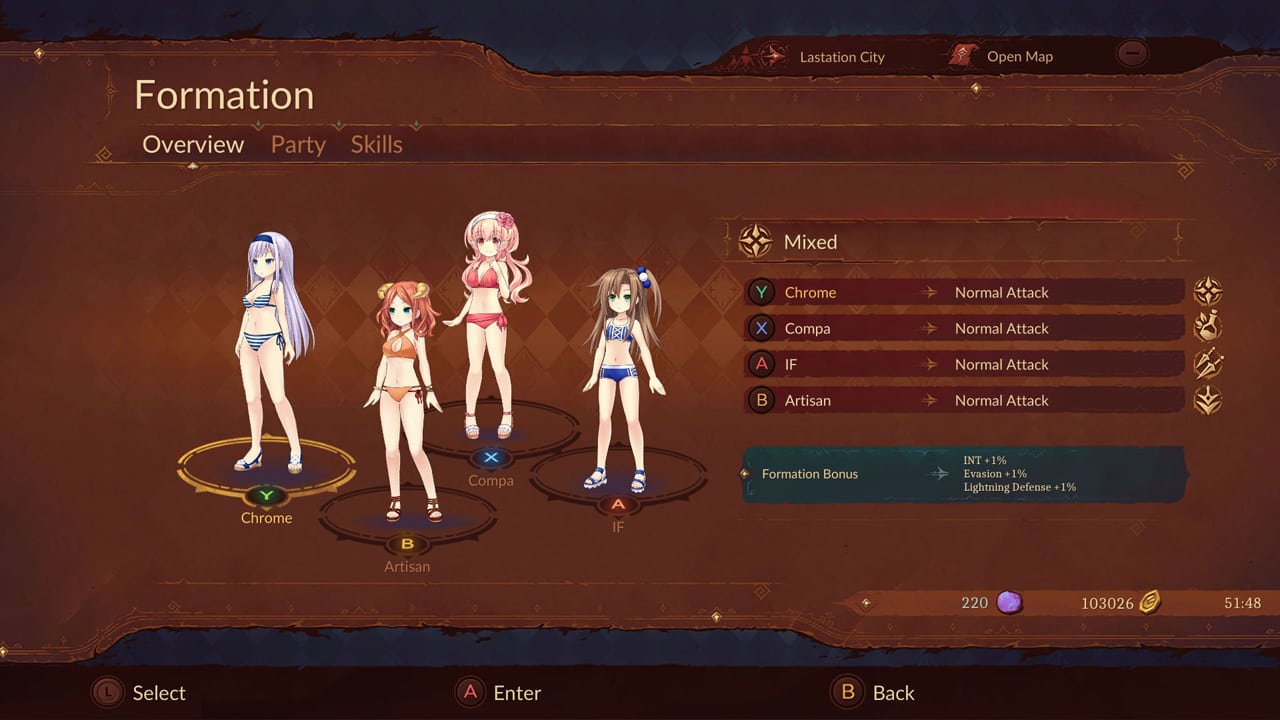This screenshot has height=720, width=1280.
Task: Click the gold coin icon near 103026
Action: tap(1152, 603)
